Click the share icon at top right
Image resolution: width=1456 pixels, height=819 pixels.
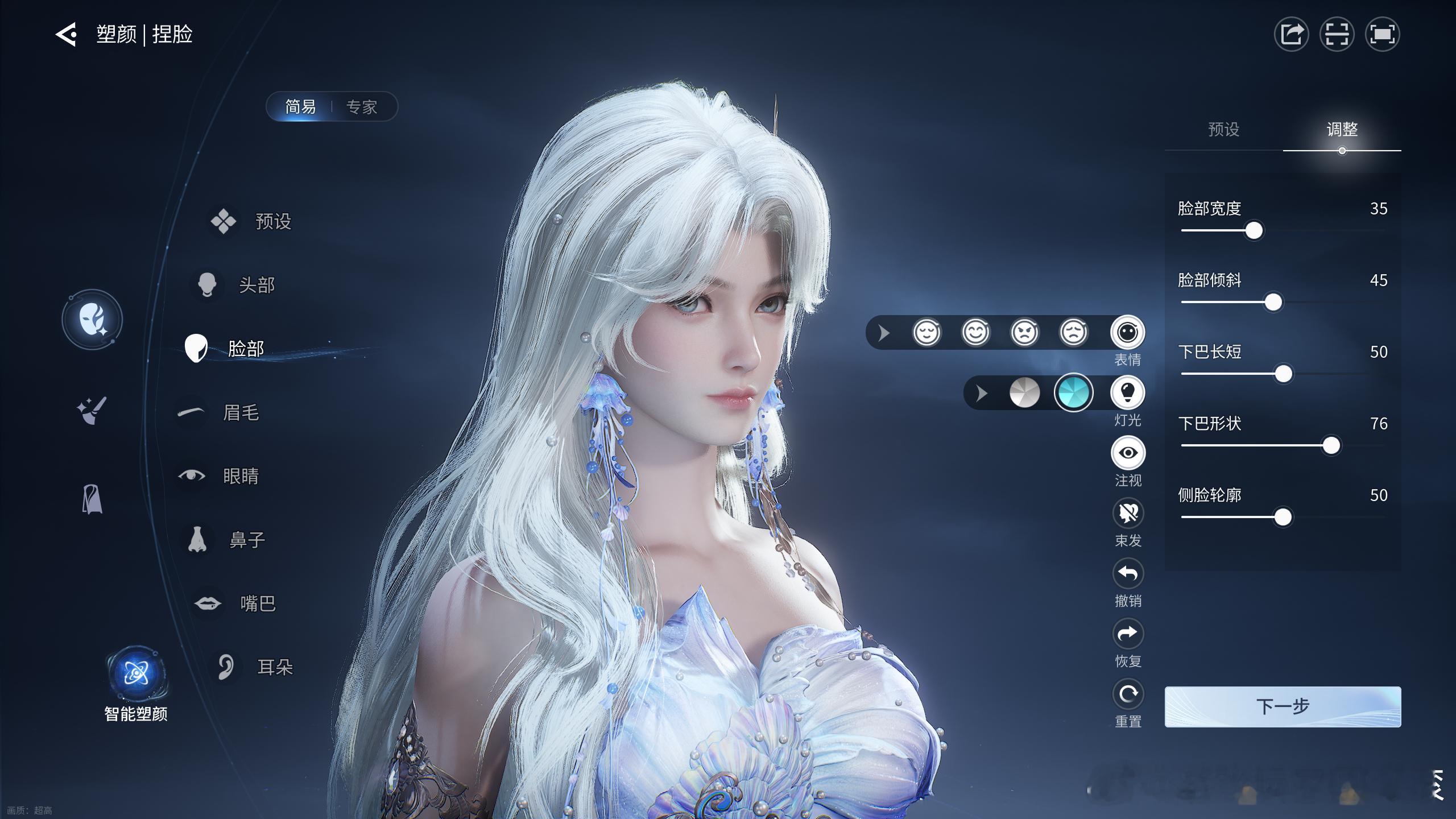pos(1291,35)
